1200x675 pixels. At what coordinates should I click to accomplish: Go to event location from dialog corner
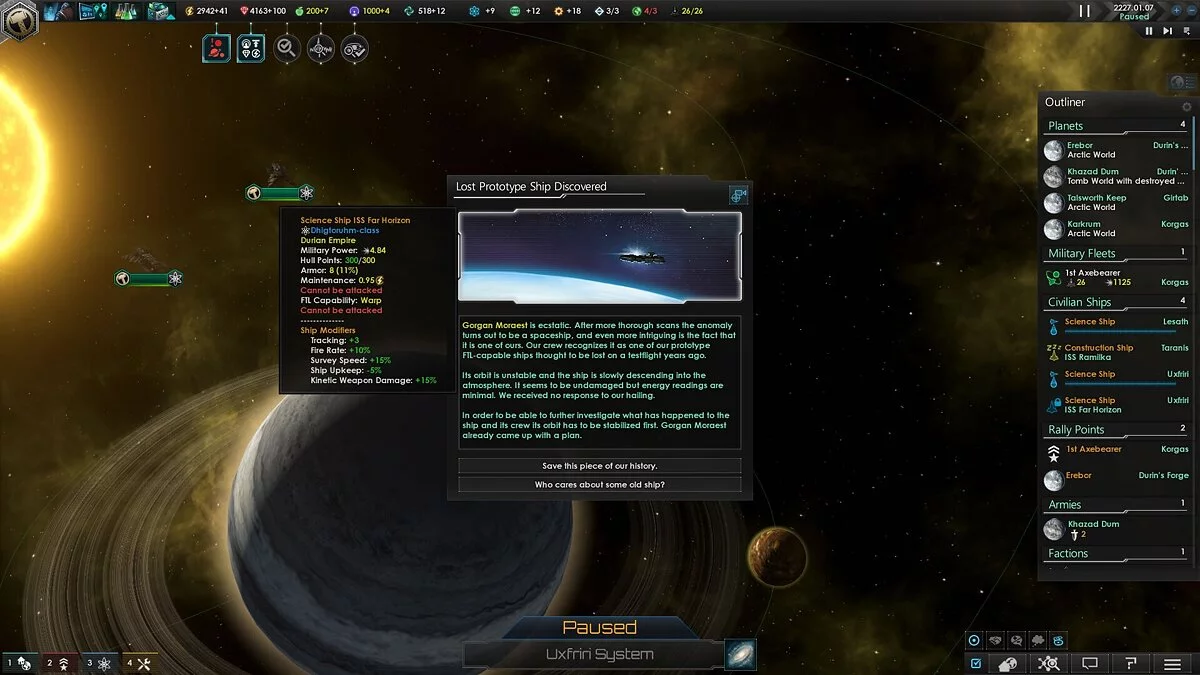tap(739, 196)
